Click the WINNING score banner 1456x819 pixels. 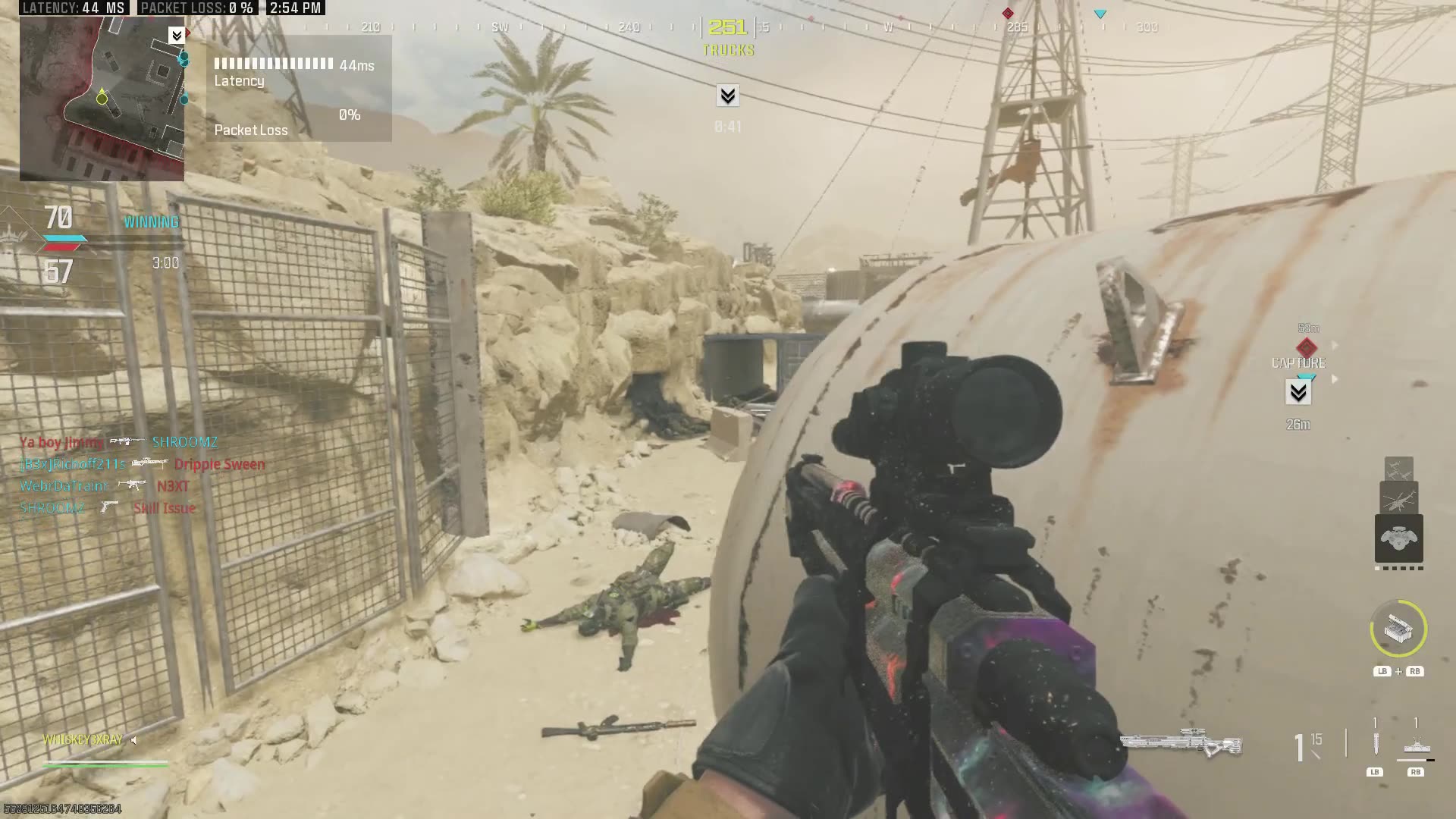pos(151,221)
